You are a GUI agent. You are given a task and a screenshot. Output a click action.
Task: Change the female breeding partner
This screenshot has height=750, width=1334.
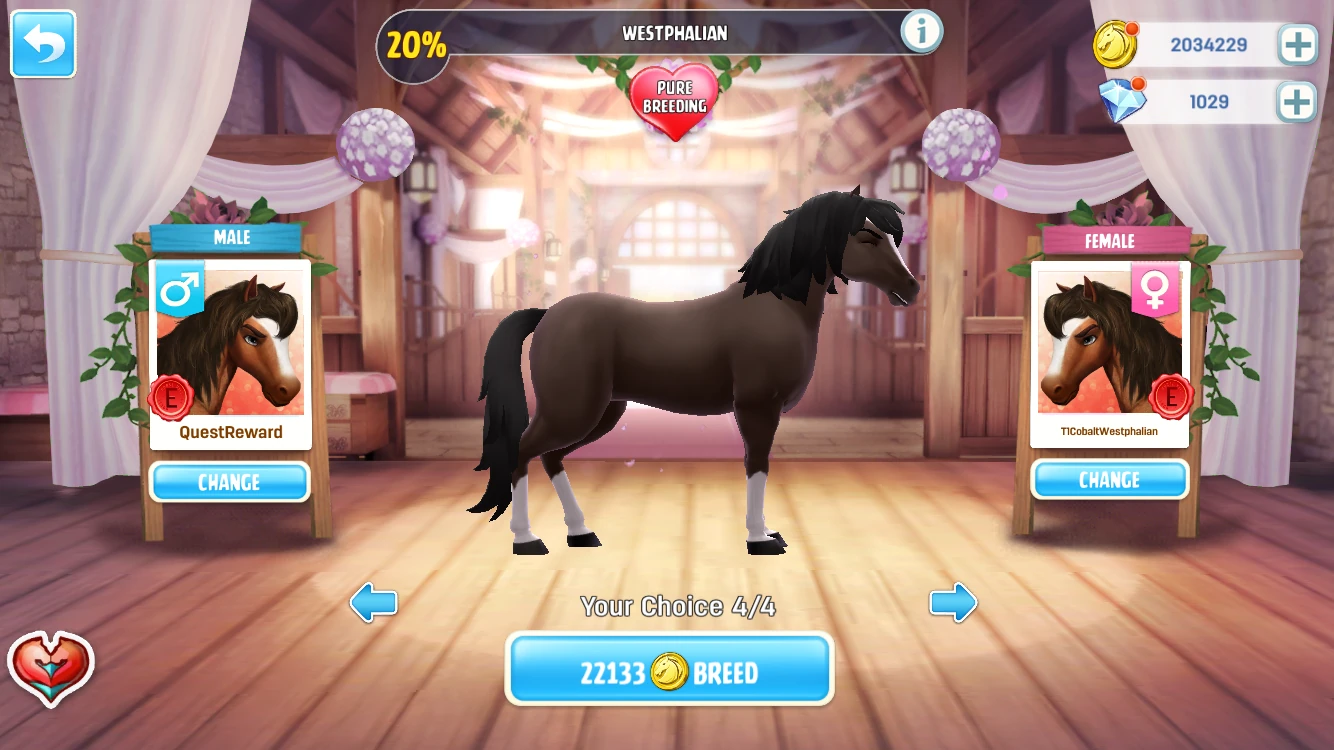pos(1109,479)
